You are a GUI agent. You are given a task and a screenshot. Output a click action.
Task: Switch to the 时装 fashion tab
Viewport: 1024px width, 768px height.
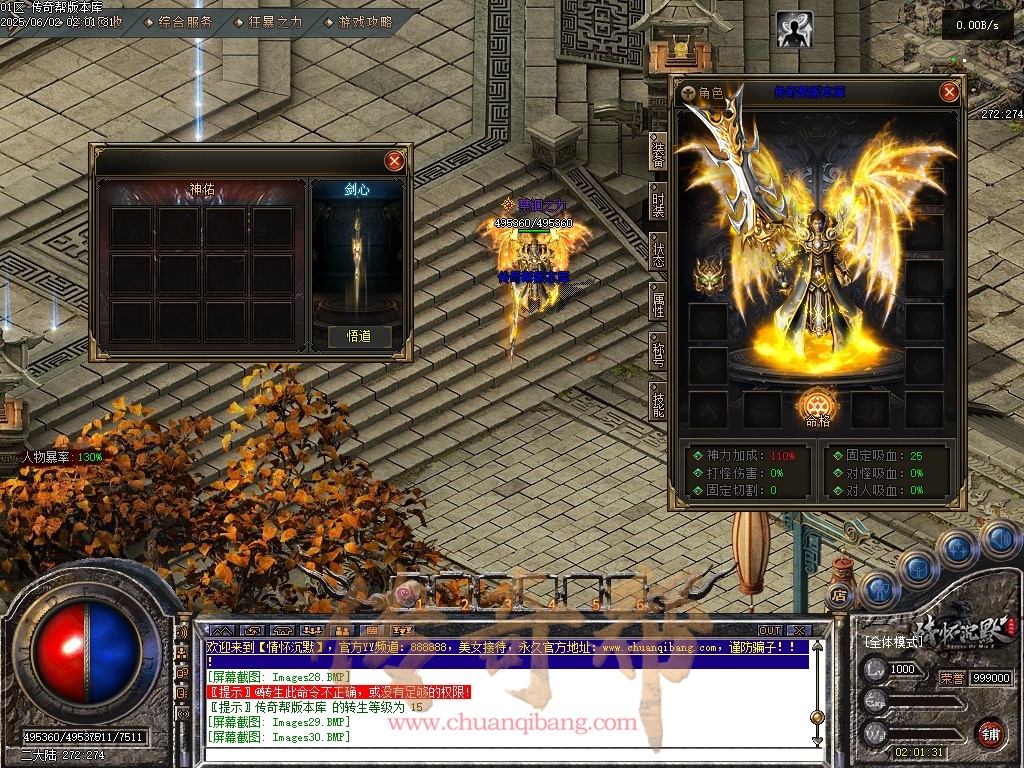(658, 203)
